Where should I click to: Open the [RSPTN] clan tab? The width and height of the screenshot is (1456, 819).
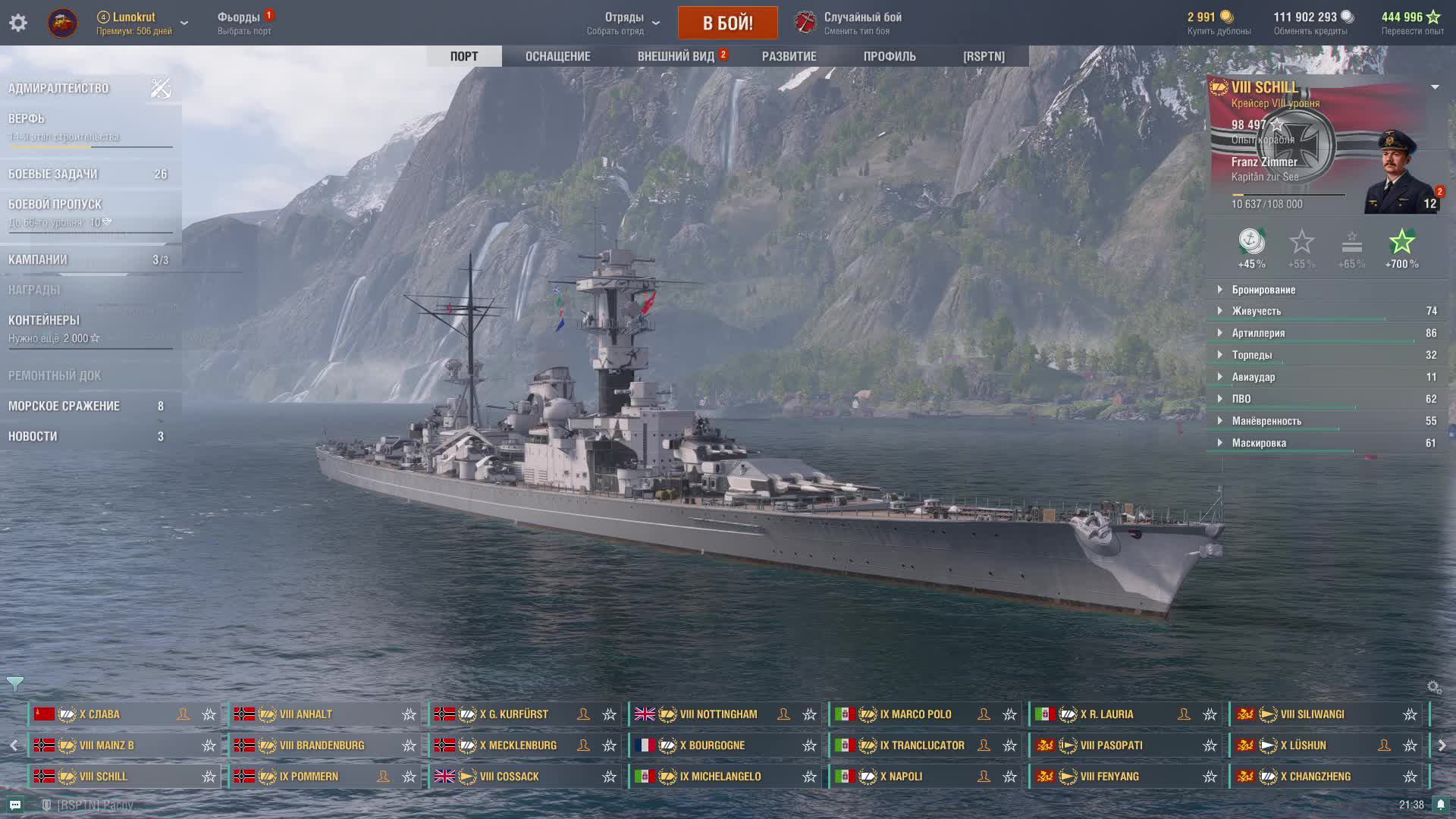984,56
